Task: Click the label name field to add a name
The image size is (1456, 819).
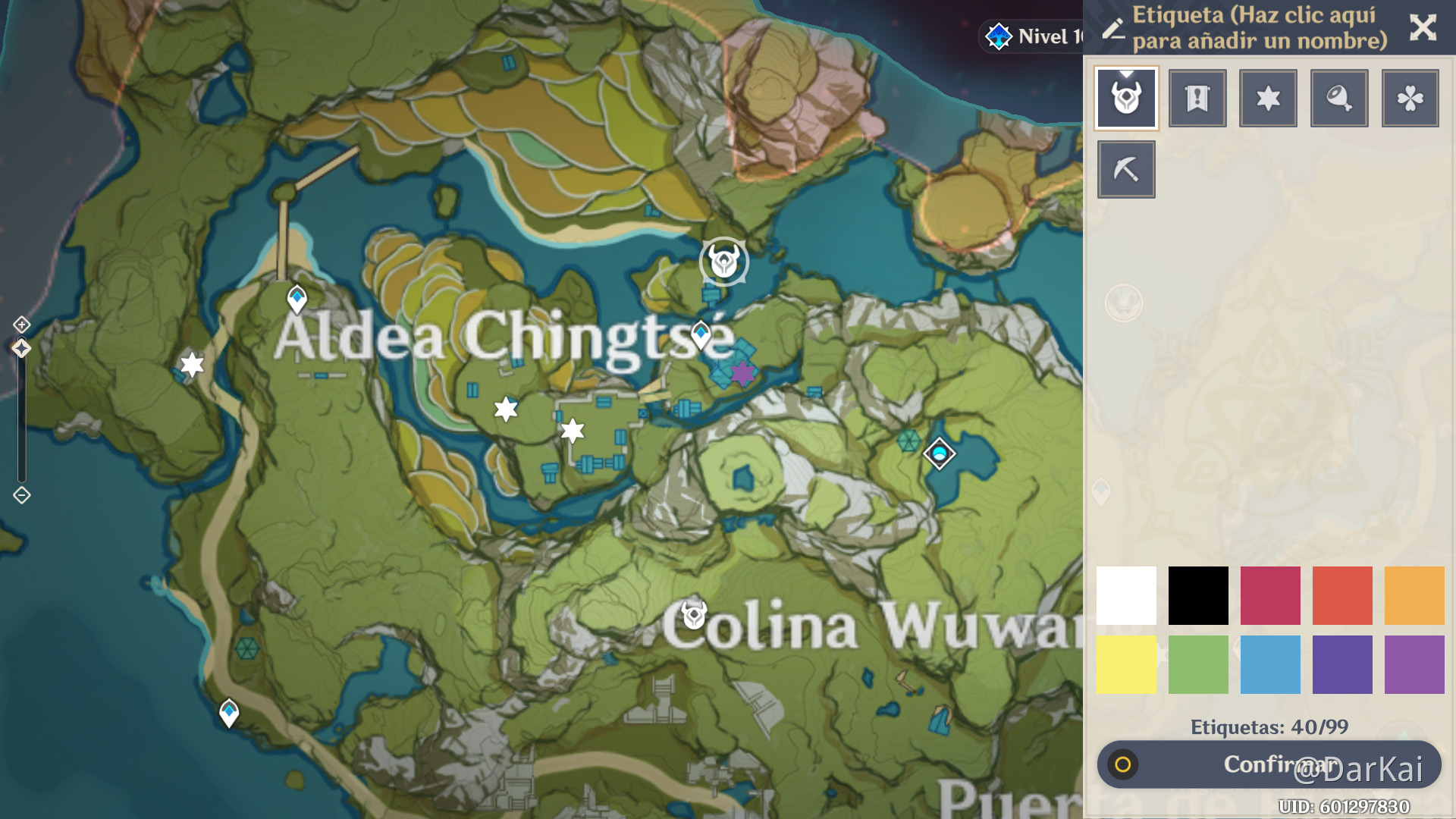Action: point(1259,28)
